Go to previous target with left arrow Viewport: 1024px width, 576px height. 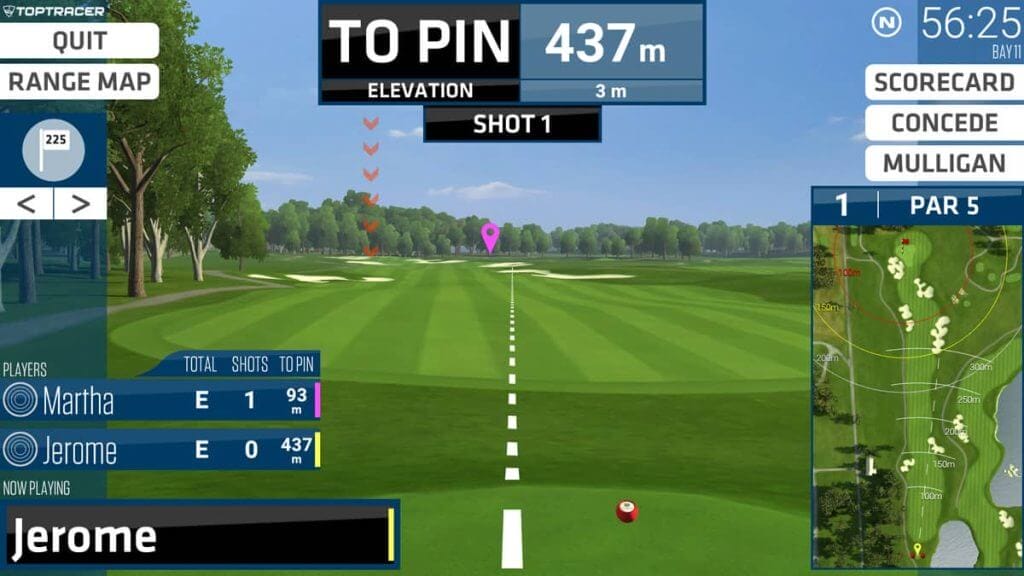[x=27, y=204]
